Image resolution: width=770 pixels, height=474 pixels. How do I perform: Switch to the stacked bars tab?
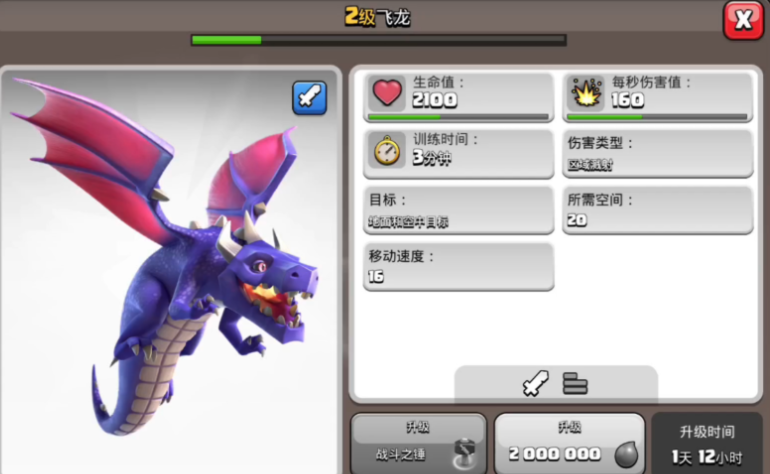[575, 383]
